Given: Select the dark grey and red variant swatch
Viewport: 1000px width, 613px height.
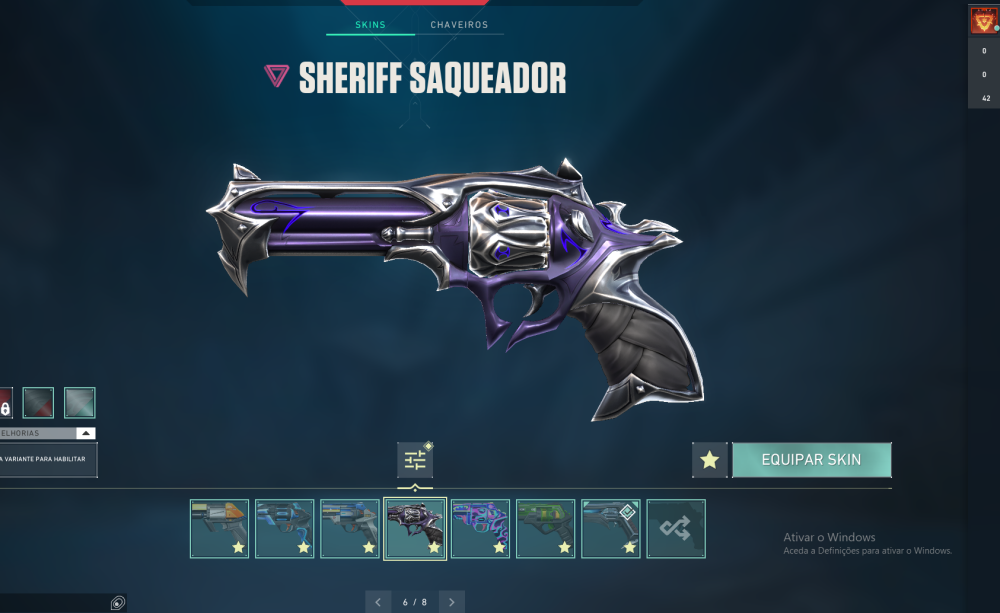Looking at the screenshot, I should point(38,403).
